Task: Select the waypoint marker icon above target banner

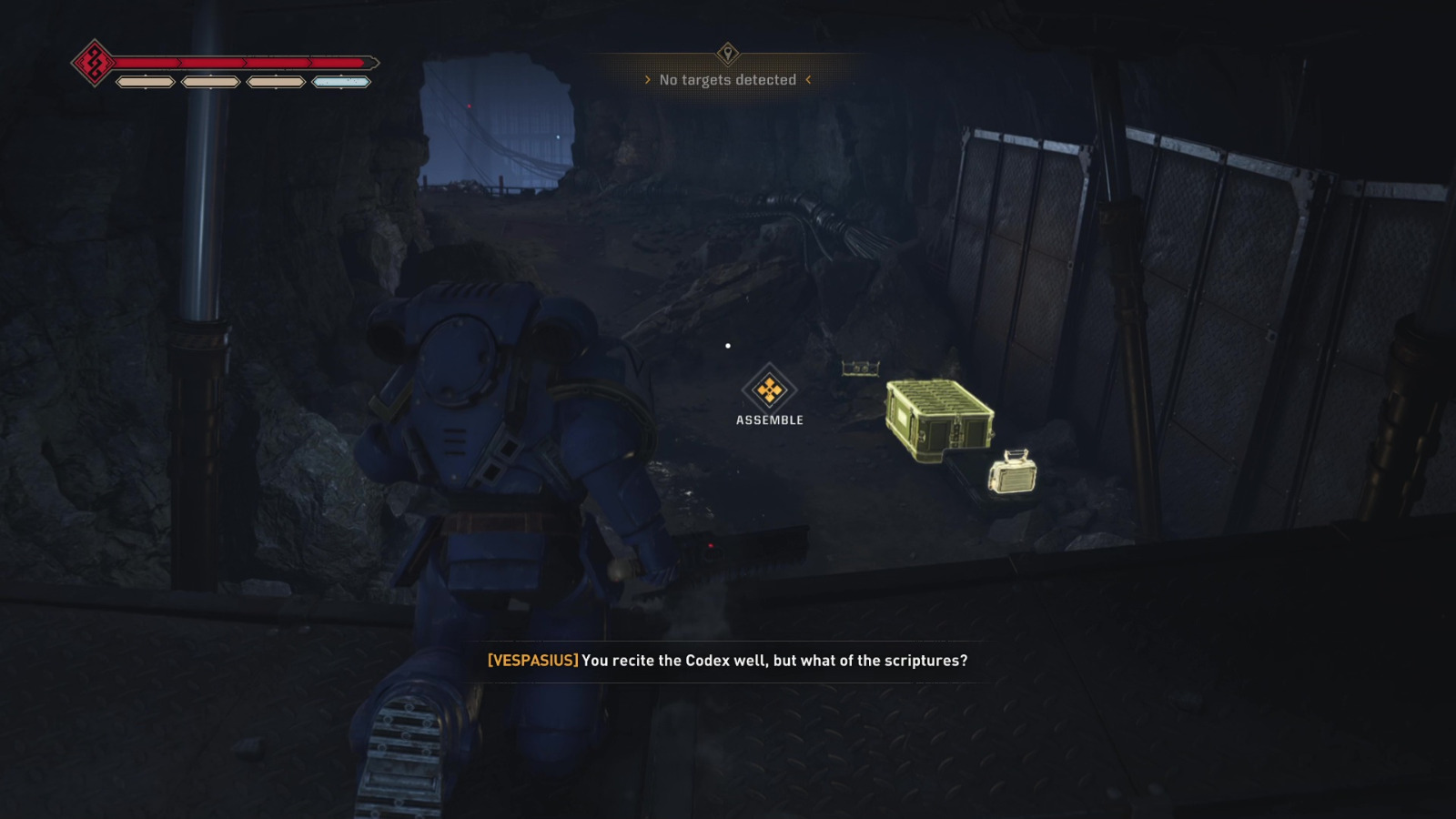Action: (727, 52)
